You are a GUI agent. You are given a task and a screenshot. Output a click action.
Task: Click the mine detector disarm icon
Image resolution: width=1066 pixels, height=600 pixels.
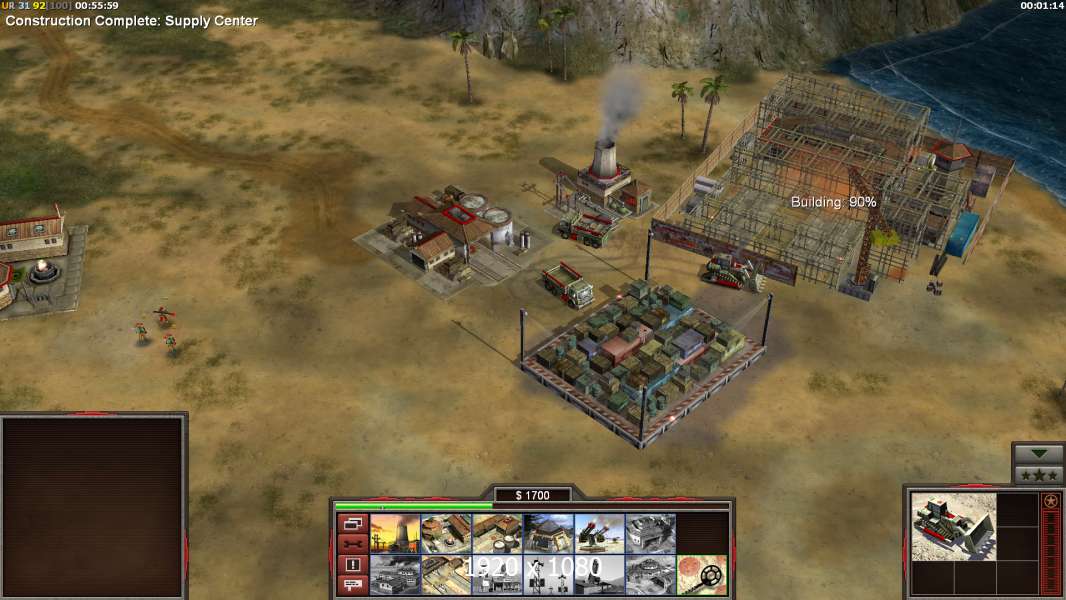701,574
